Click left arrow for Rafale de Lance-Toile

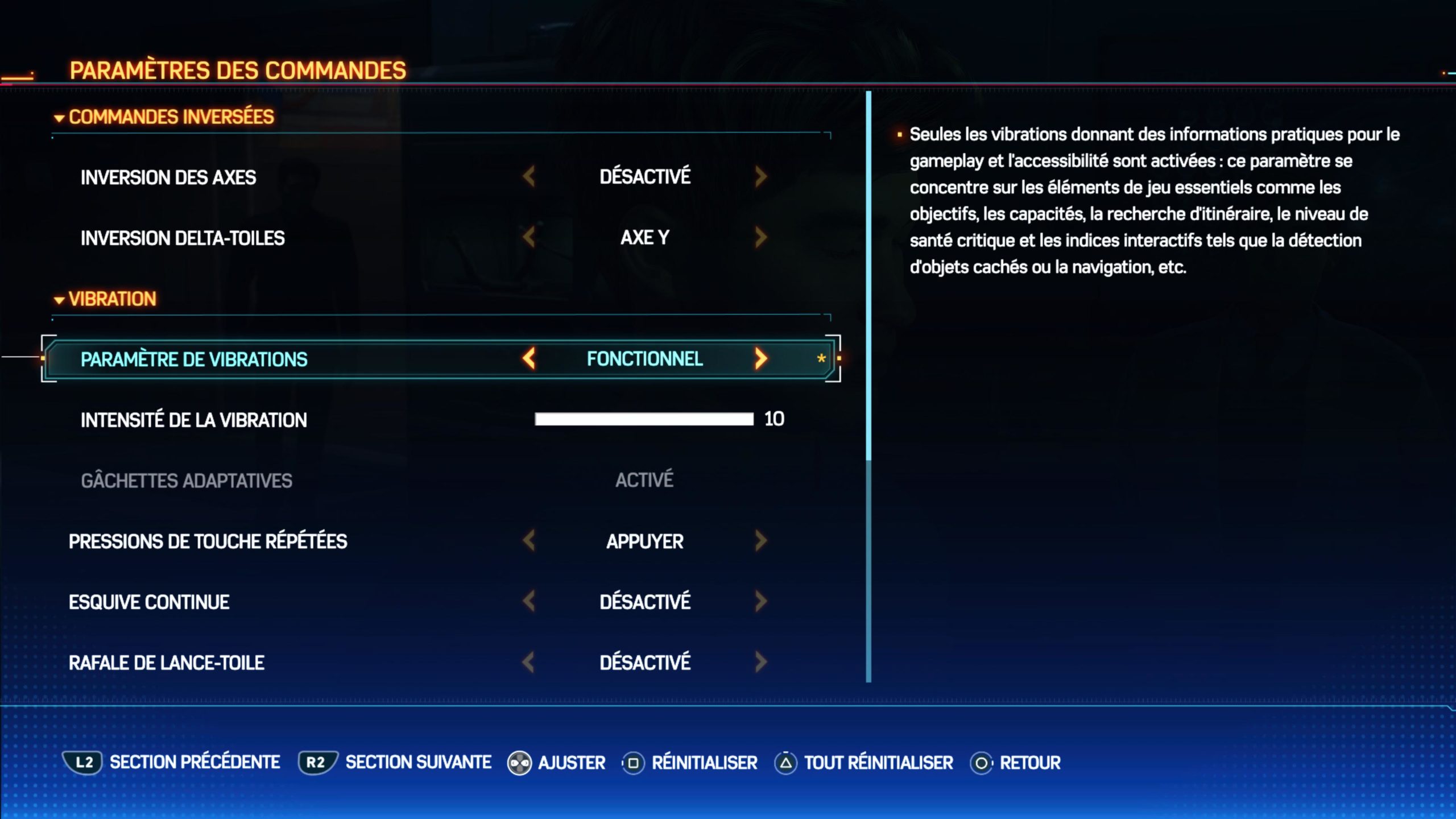pos(529,662)
